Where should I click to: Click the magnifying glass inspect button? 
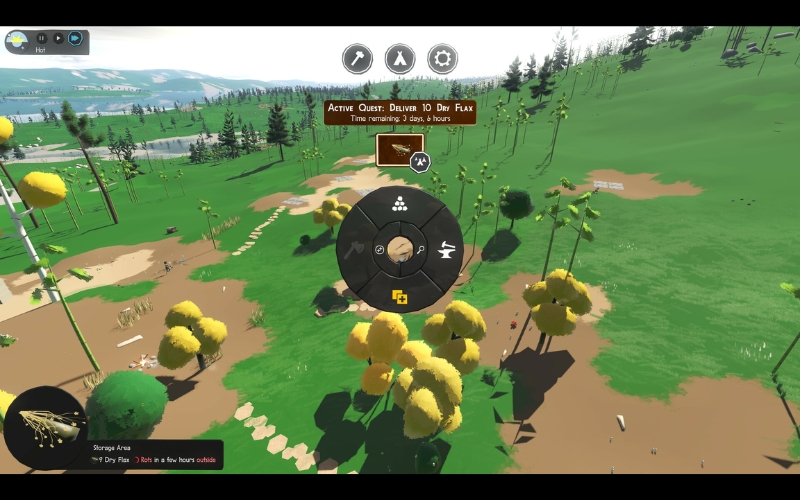[x=422, y=250]
